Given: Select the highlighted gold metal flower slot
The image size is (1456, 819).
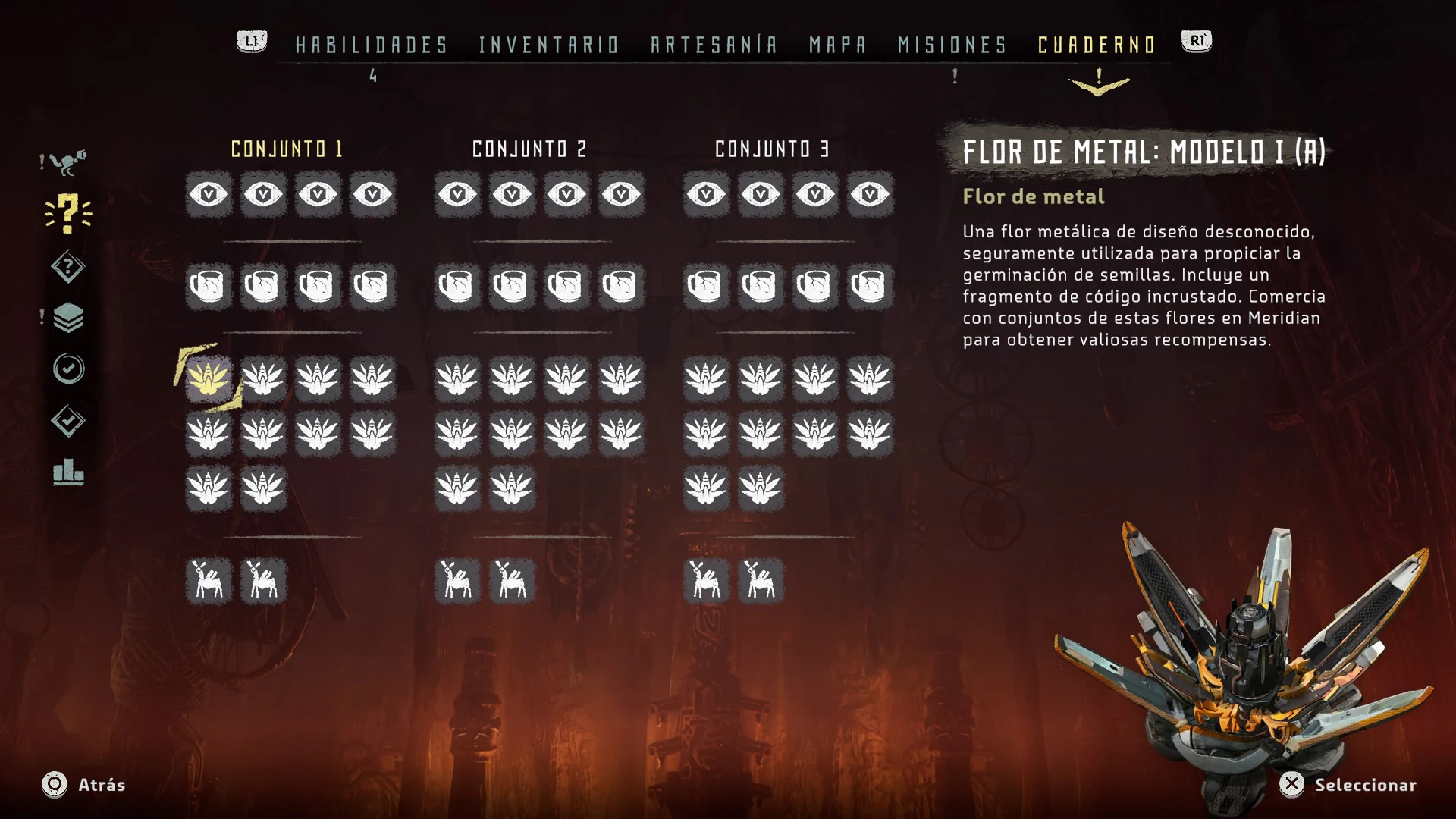Looking at the screenshot, I should tap(209, 378).
